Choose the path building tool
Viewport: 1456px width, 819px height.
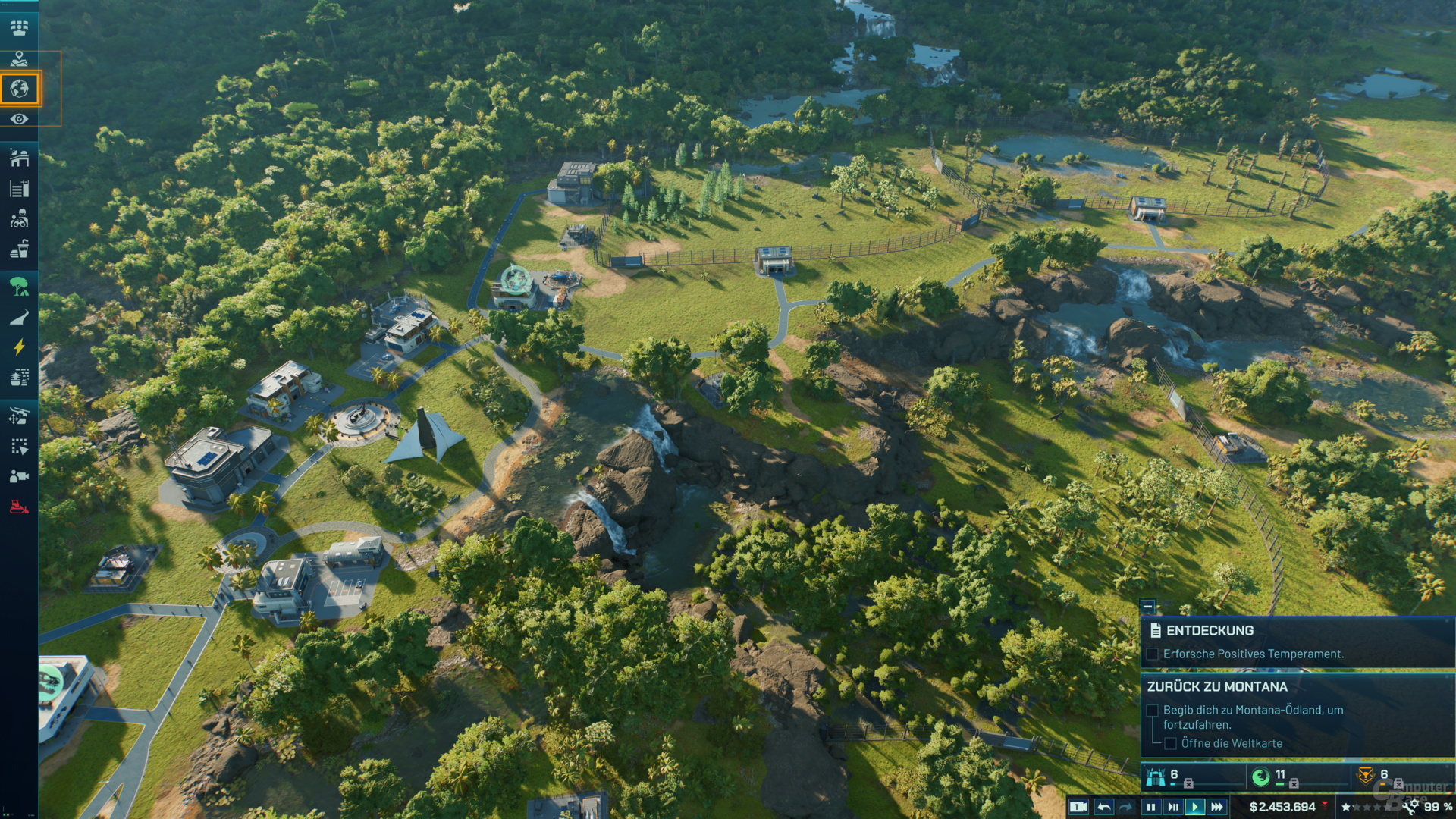click(20, 318)
